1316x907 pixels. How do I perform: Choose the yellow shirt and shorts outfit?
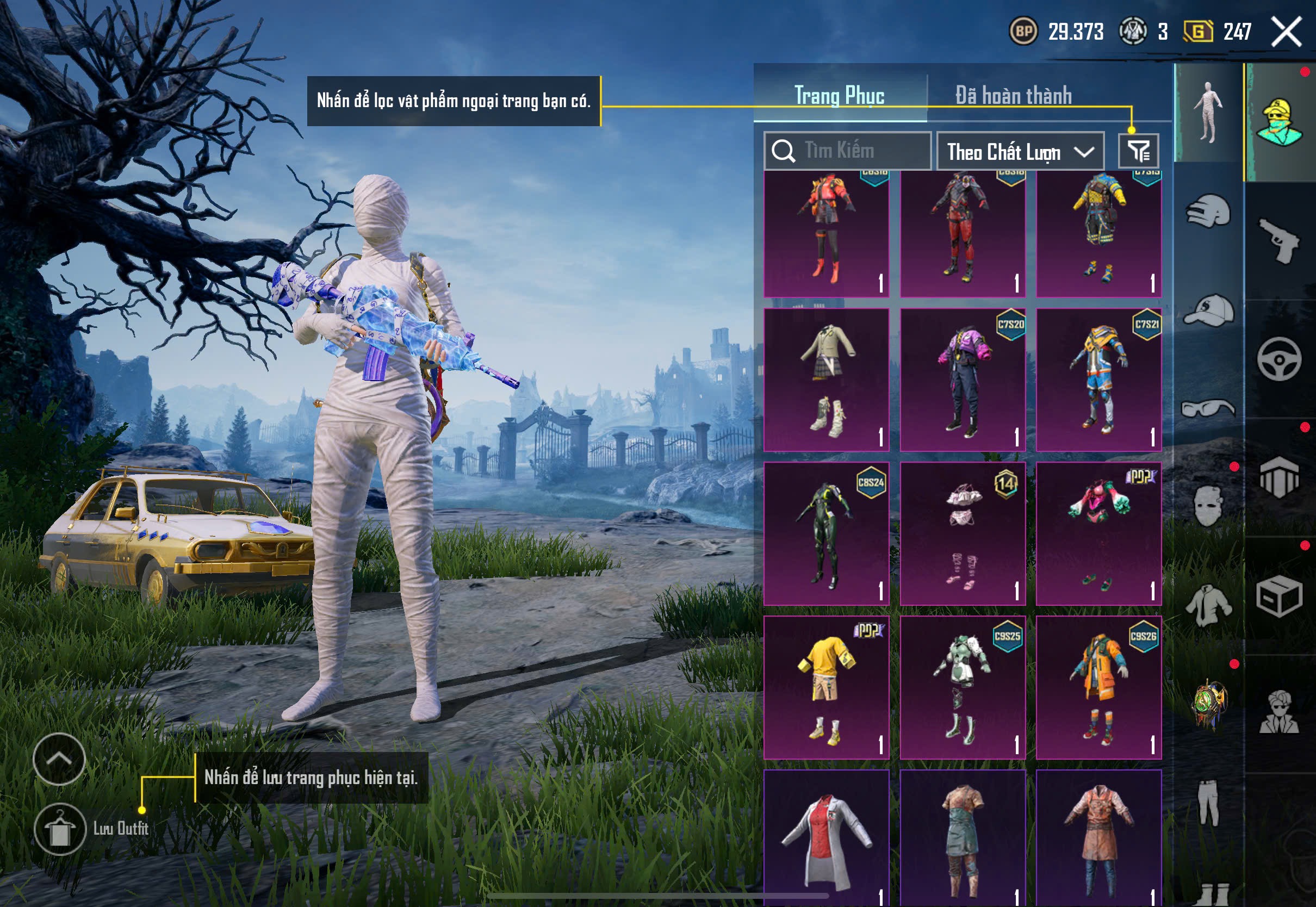[x=826, y=687]
